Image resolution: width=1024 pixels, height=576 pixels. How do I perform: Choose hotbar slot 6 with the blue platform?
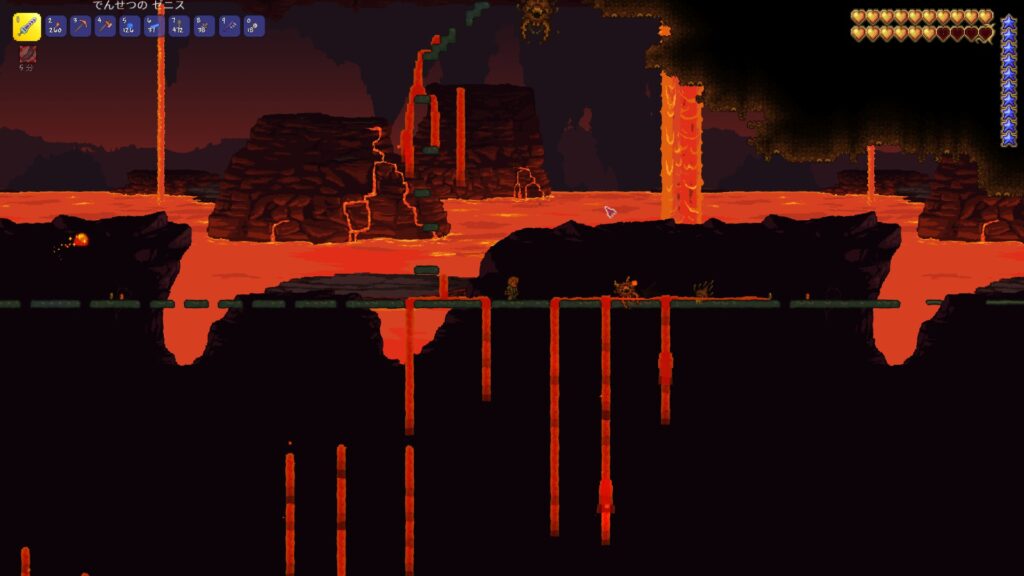(155, 26)
